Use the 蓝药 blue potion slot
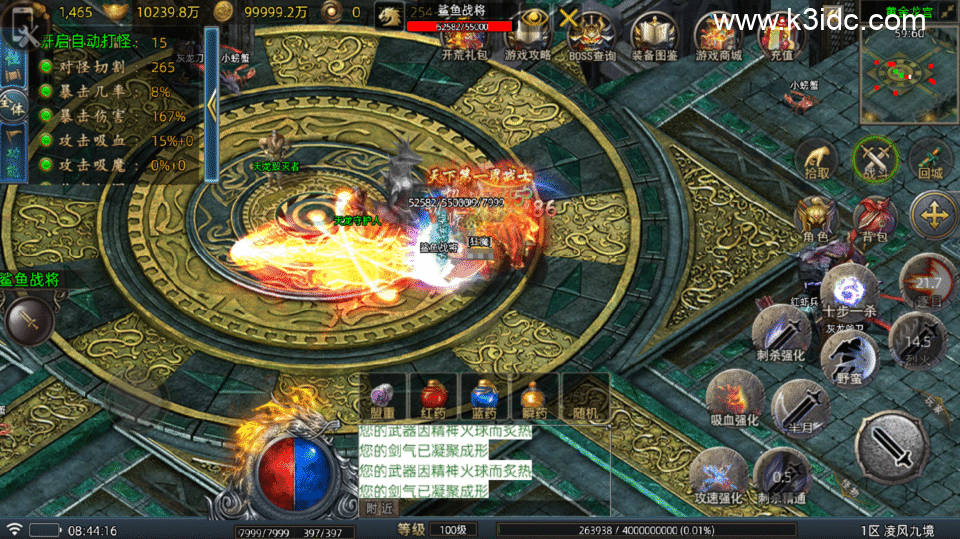This screenshot has height=539, width=960. [484, 394]
